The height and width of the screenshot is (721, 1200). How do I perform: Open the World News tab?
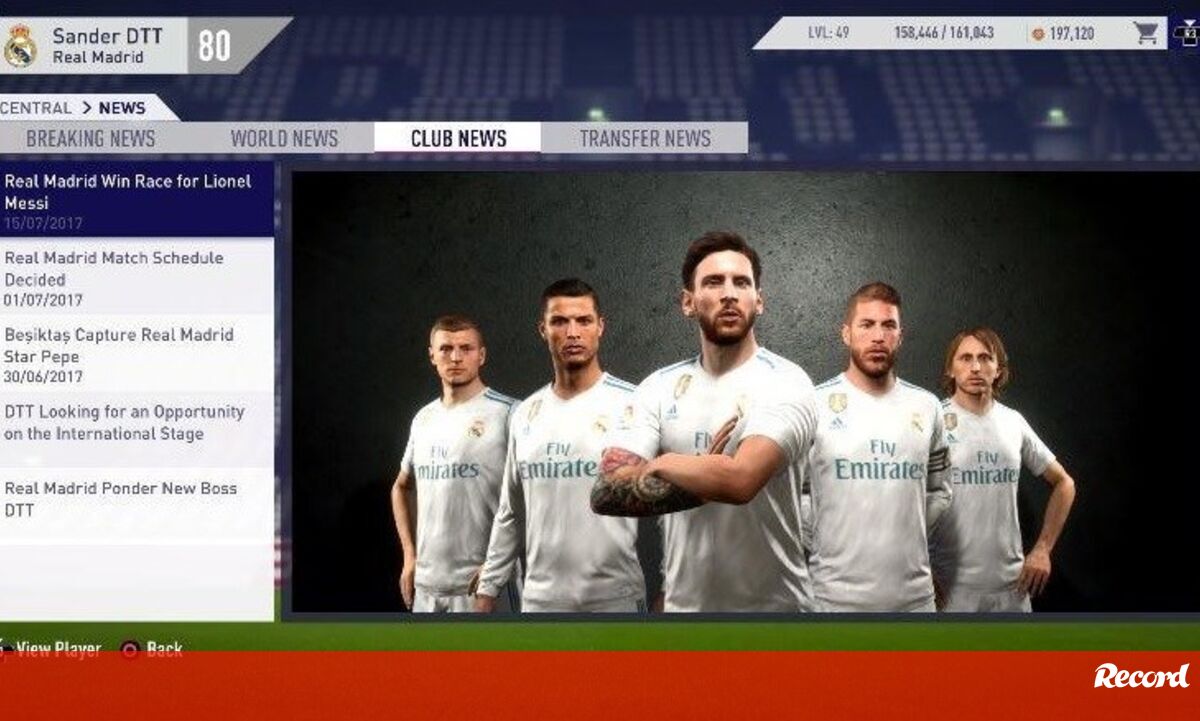tap(284, 139)
